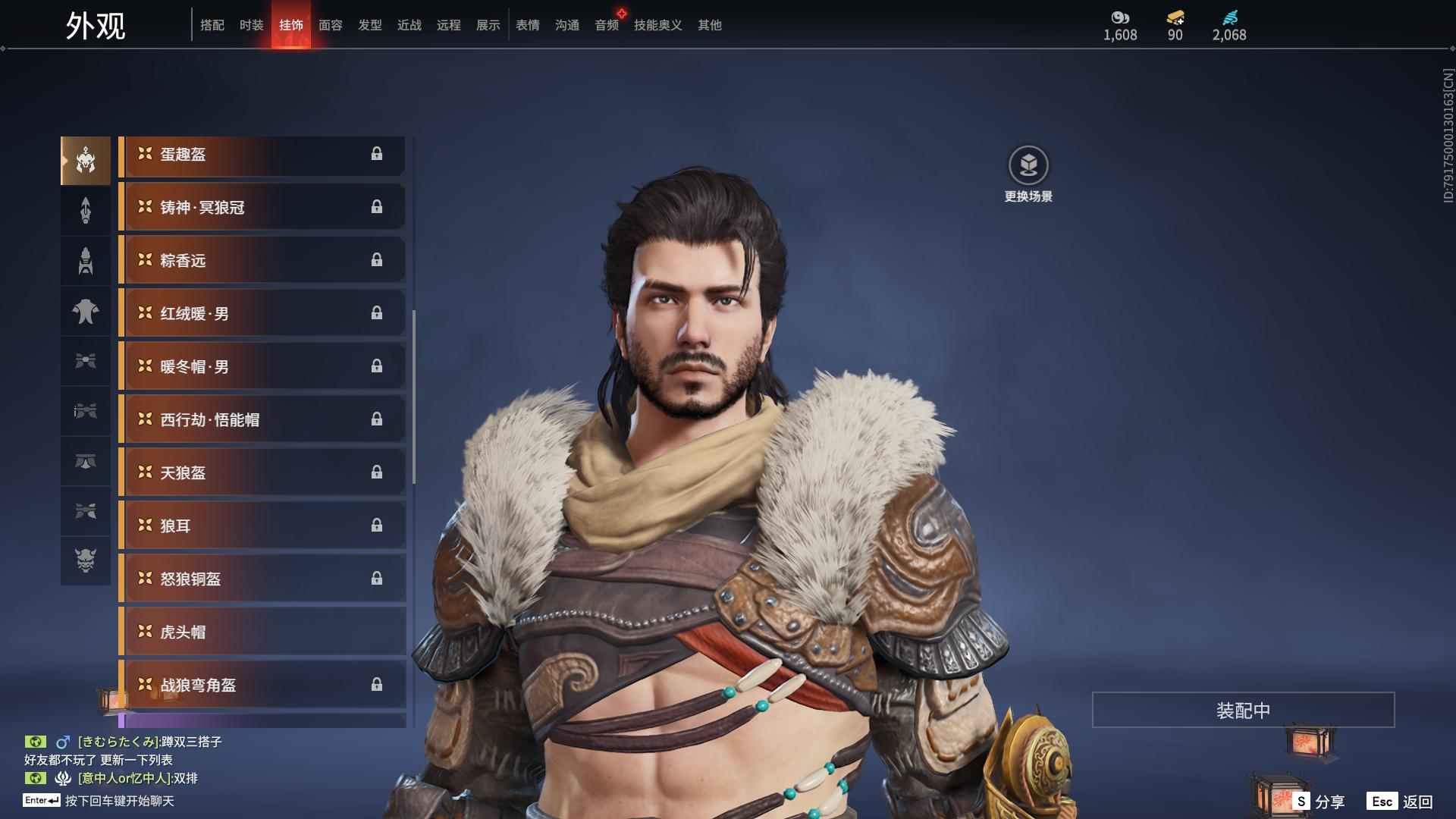The image size is (1456, 819).
Task: Click 返回 to go back
Action: [1401, 802]
